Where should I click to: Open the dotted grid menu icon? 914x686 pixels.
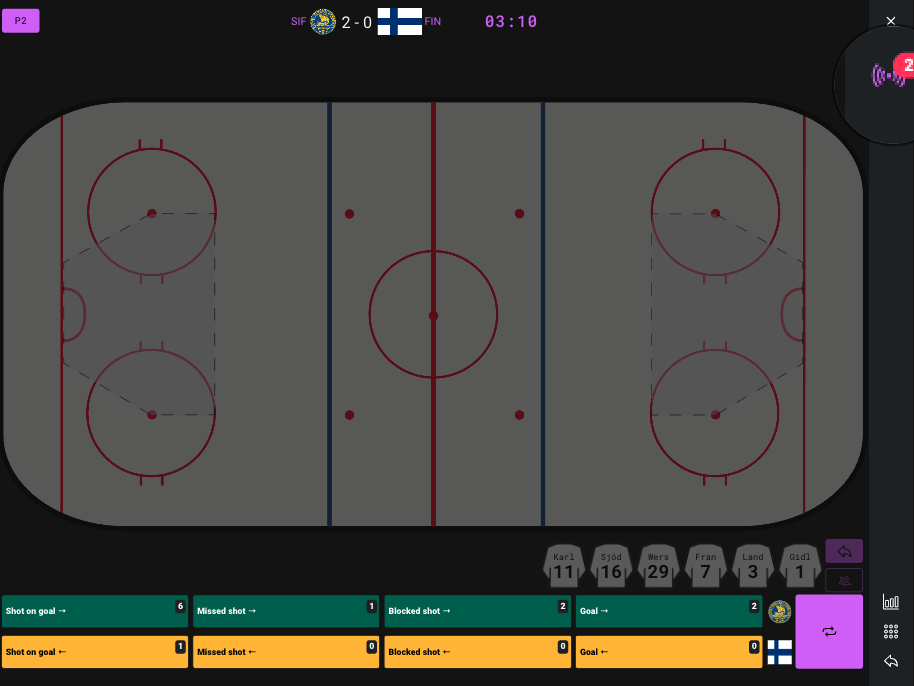[x=890, y=632]
